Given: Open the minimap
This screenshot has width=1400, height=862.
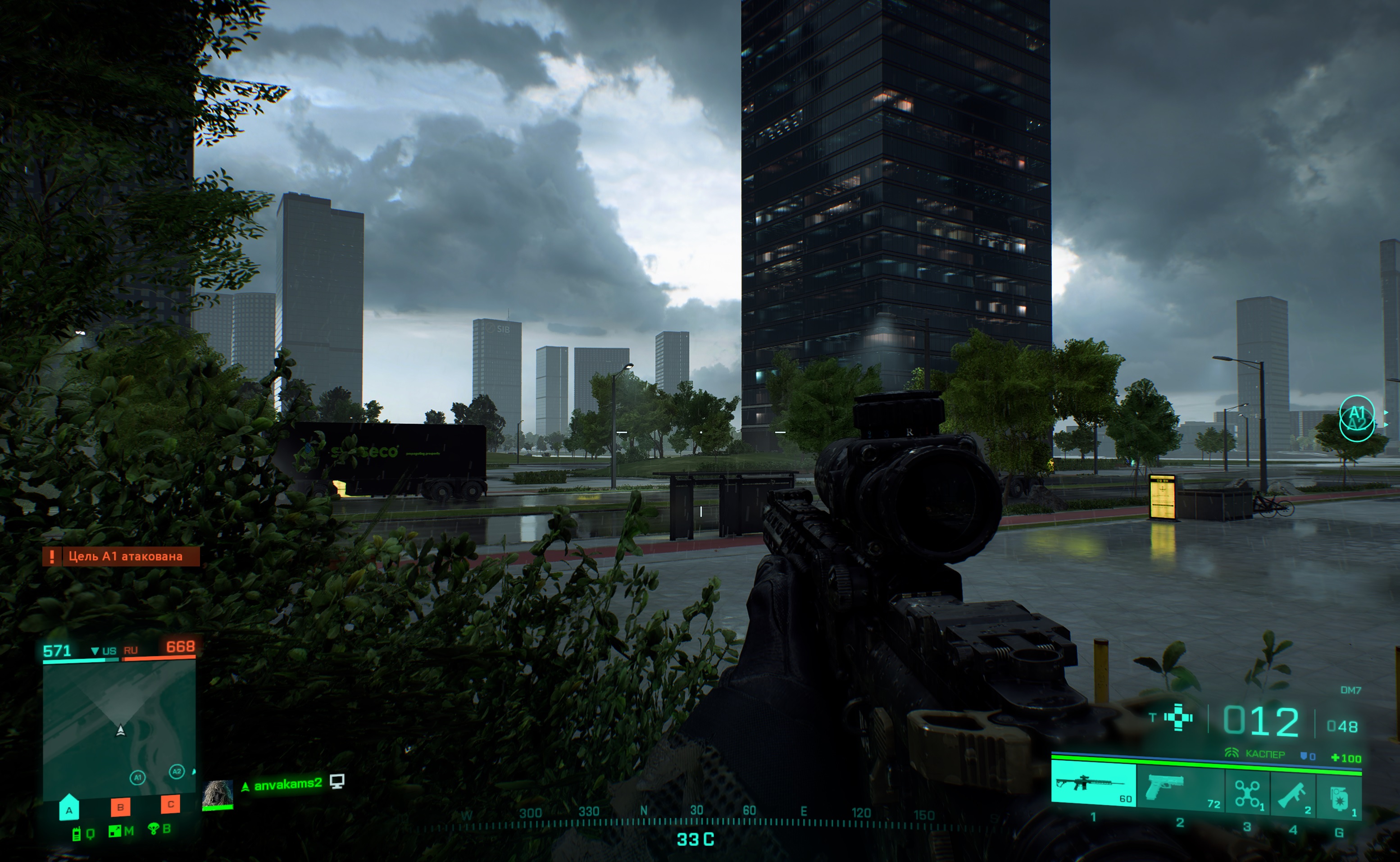Looking at the screenshot, I should (x=120, y=727).
